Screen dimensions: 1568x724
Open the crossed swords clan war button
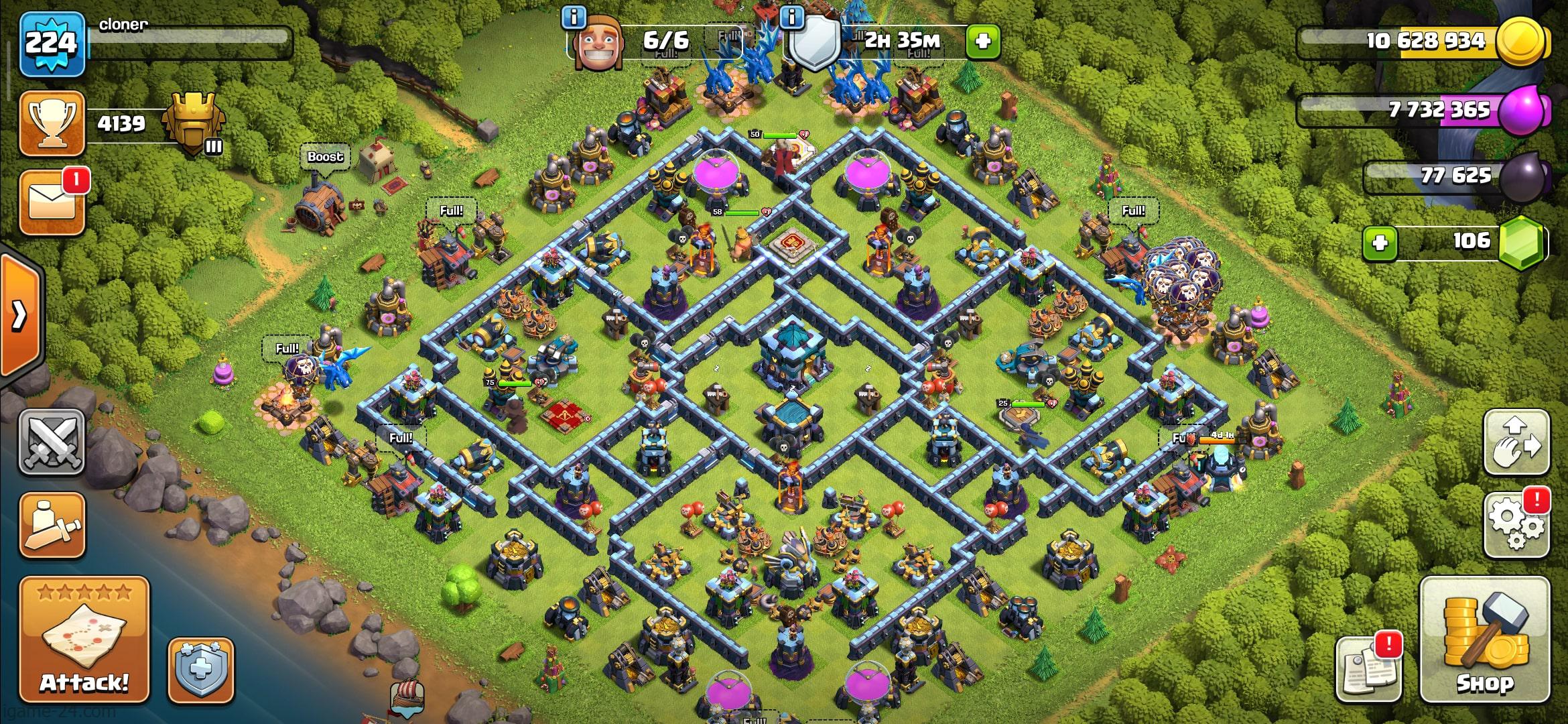coord(52,442)
